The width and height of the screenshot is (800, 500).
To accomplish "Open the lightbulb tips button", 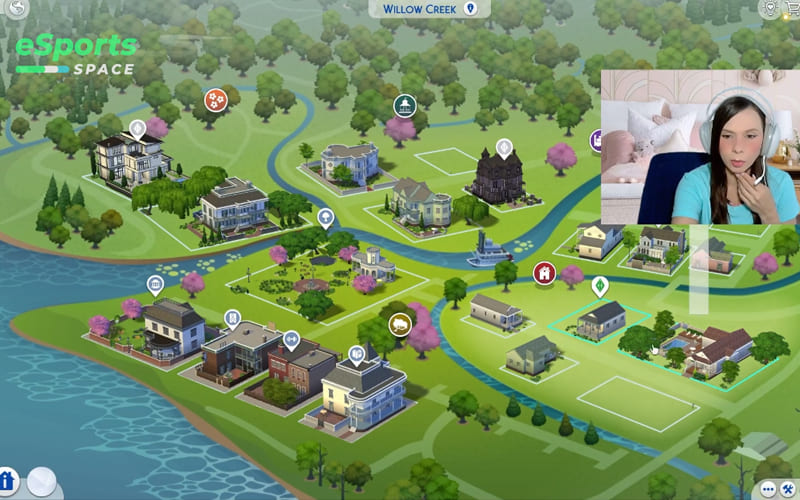I will coord(770,8).
